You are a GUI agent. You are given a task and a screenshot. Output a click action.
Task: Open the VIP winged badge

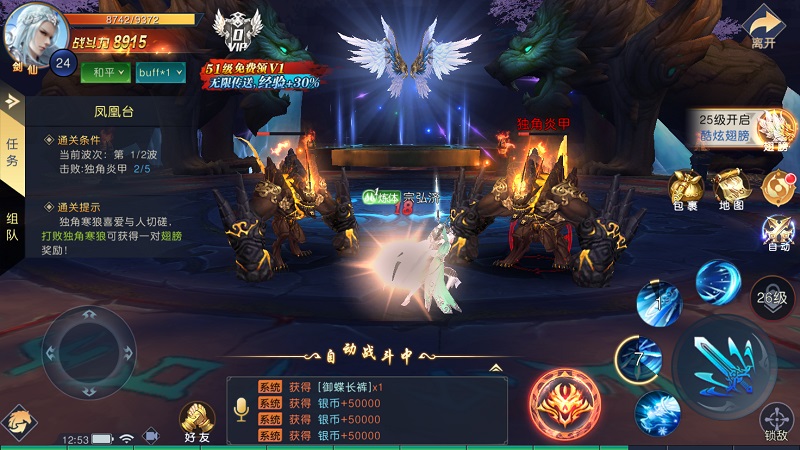[239, 32]
